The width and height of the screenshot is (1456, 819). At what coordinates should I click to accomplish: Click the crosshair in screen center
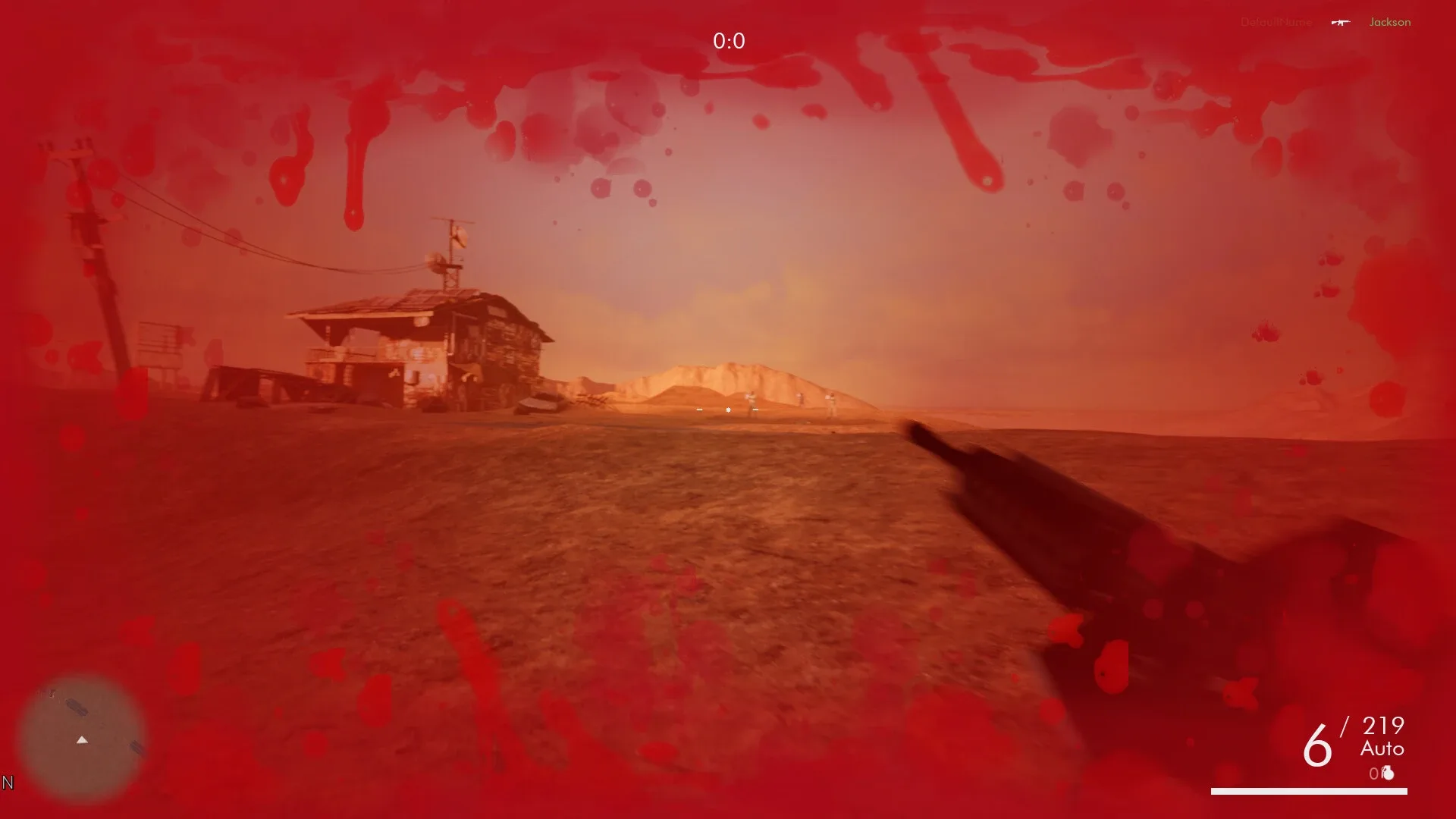coord(728,410)
